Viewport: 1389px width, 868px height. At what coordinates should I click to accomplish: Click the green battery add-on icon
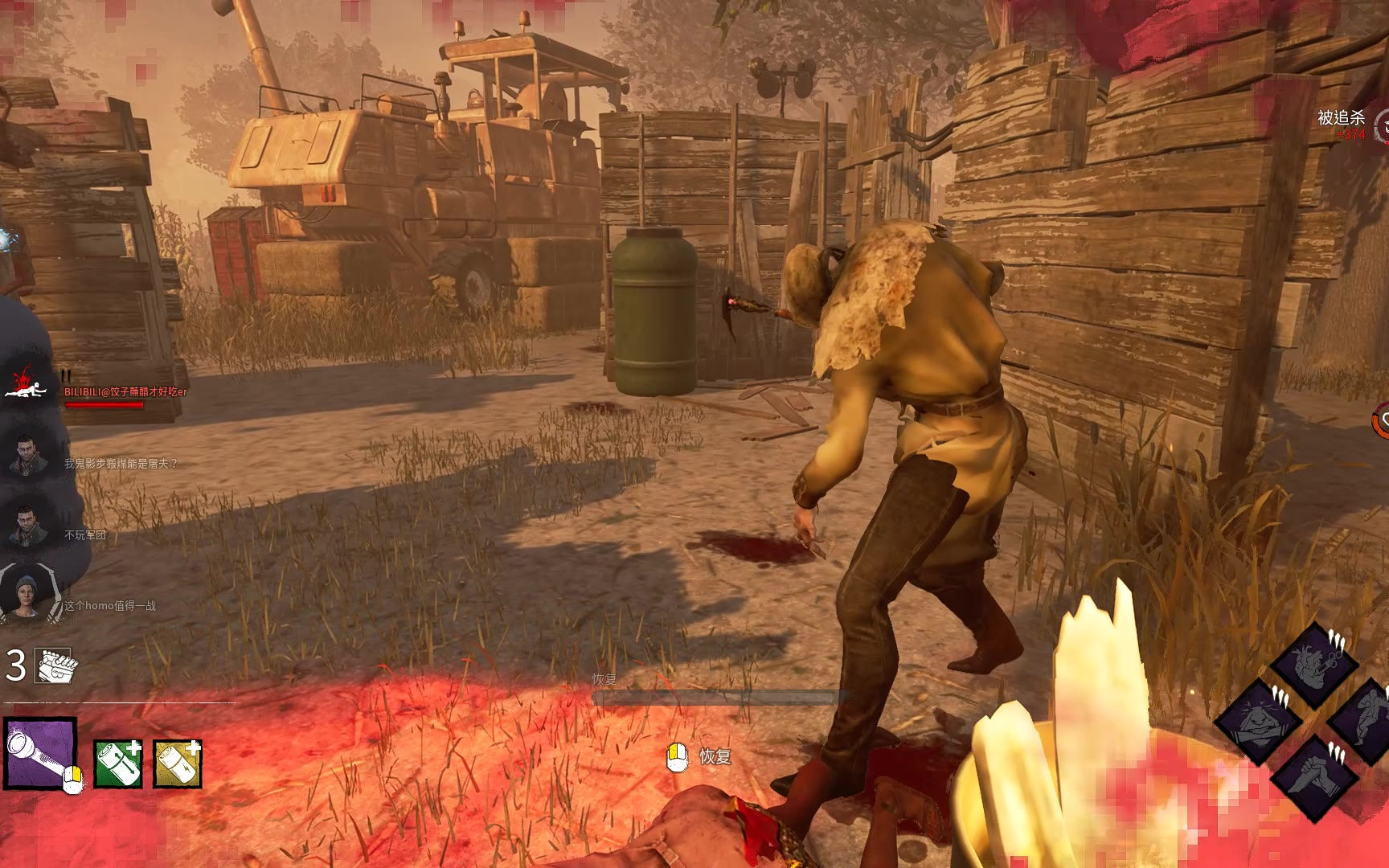(x=118, y=763)
